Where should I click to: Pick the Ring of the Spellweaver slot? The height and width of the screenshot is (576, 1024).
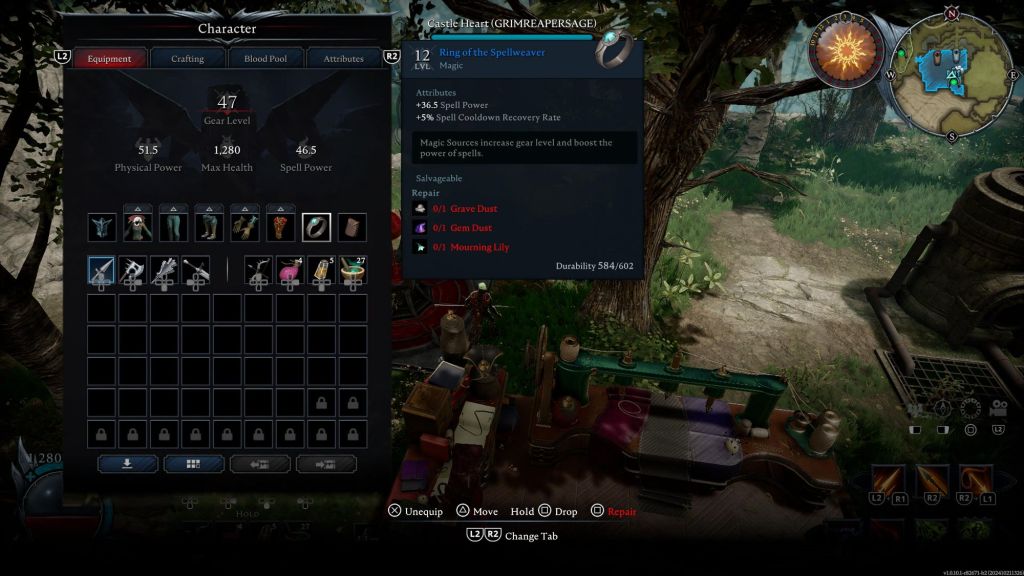pos(317,227)
